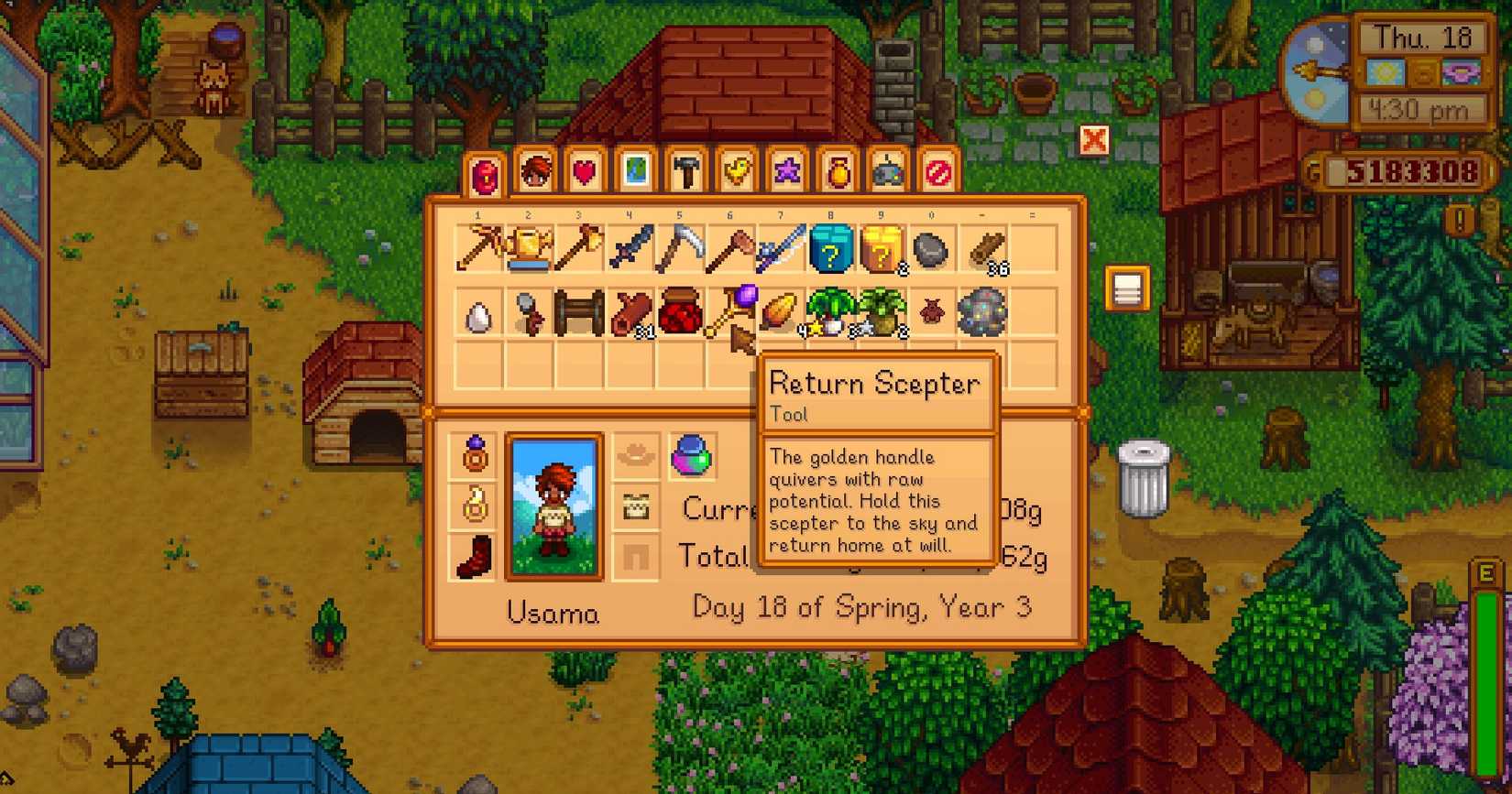Screen dimensions: 1512x794
Task: Select the egg in the inventory
Action: [x=477, y=314]
